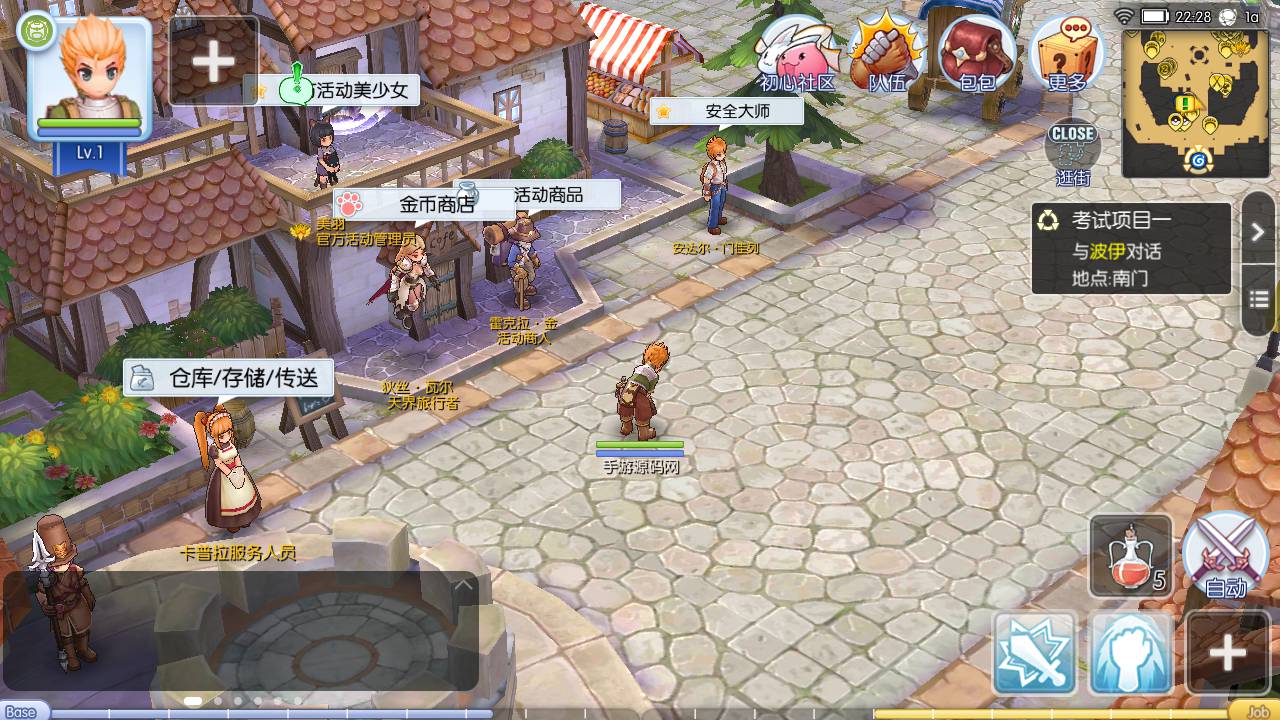Add a skill to the empty plus slot
Screen dimensions: 1280x720
[1227, 654]
